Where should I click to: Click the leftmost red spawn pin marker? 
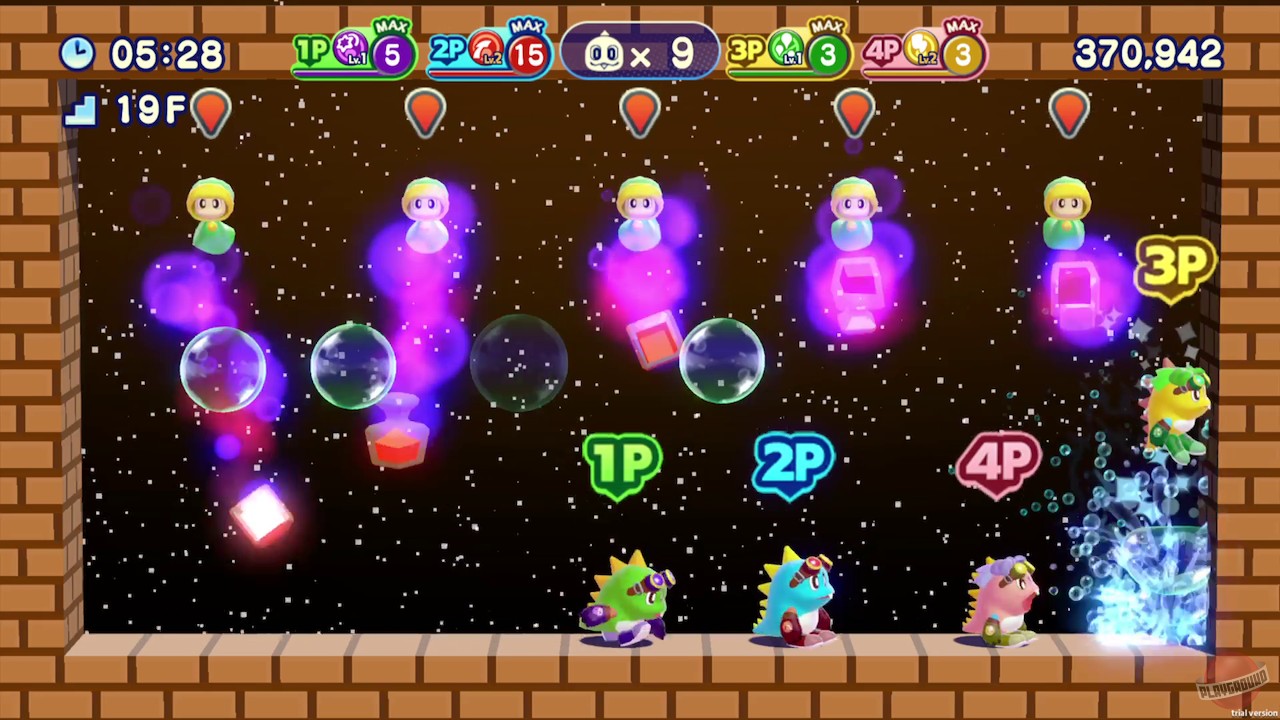210,110
